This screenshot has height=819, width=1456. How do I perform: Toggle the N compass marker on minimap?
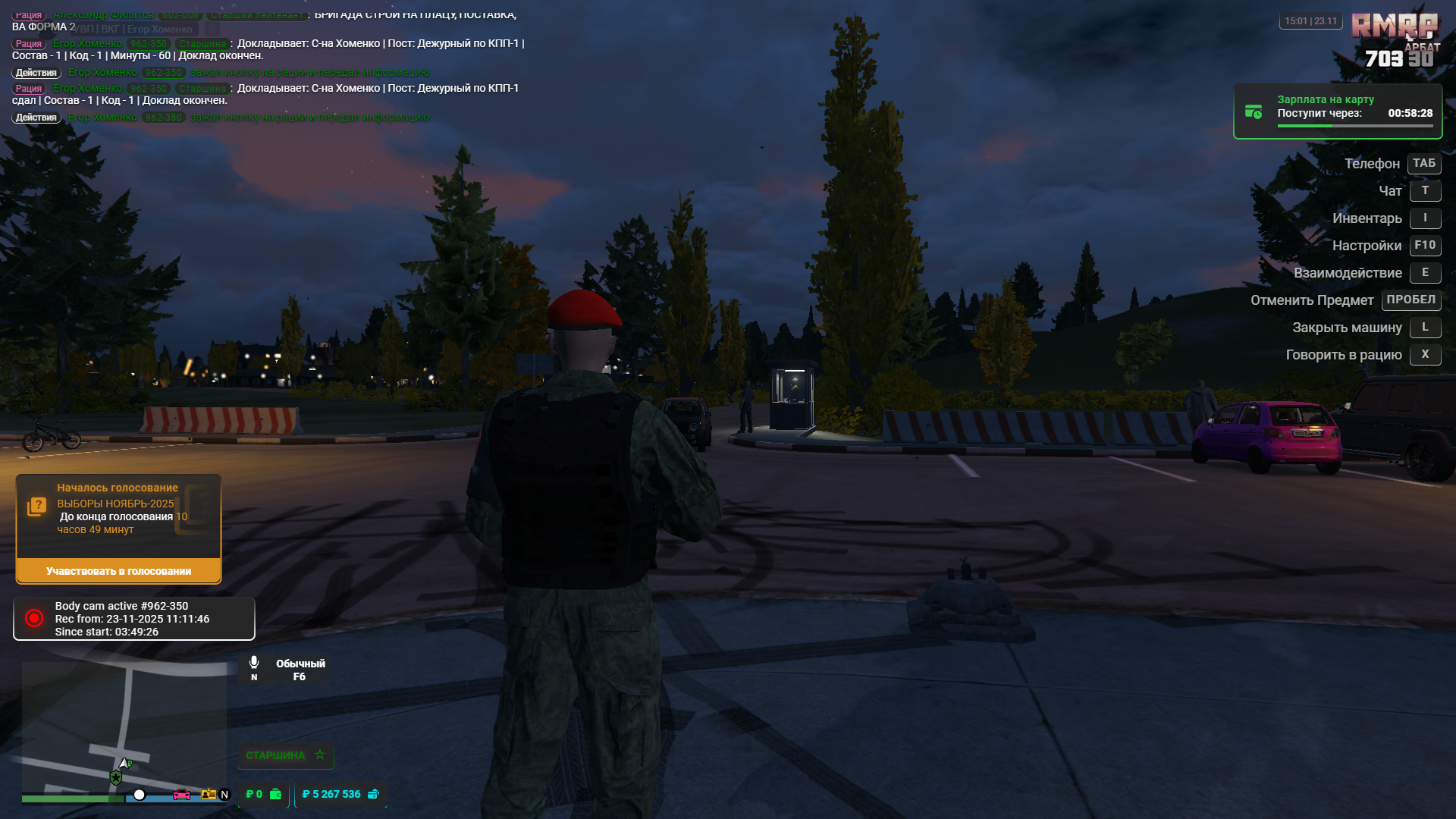224,795
